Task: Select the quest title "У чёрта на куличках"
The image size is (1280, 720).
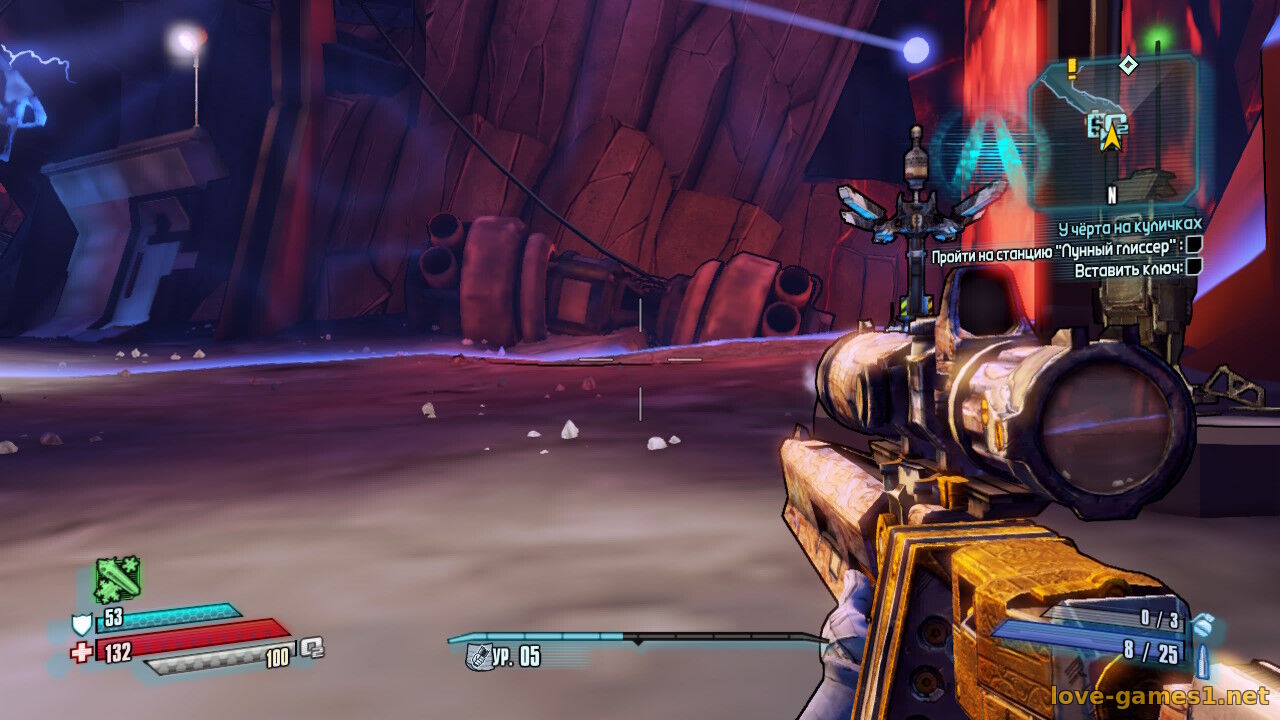Action: pyautogui.click(x=1129, y=226)
